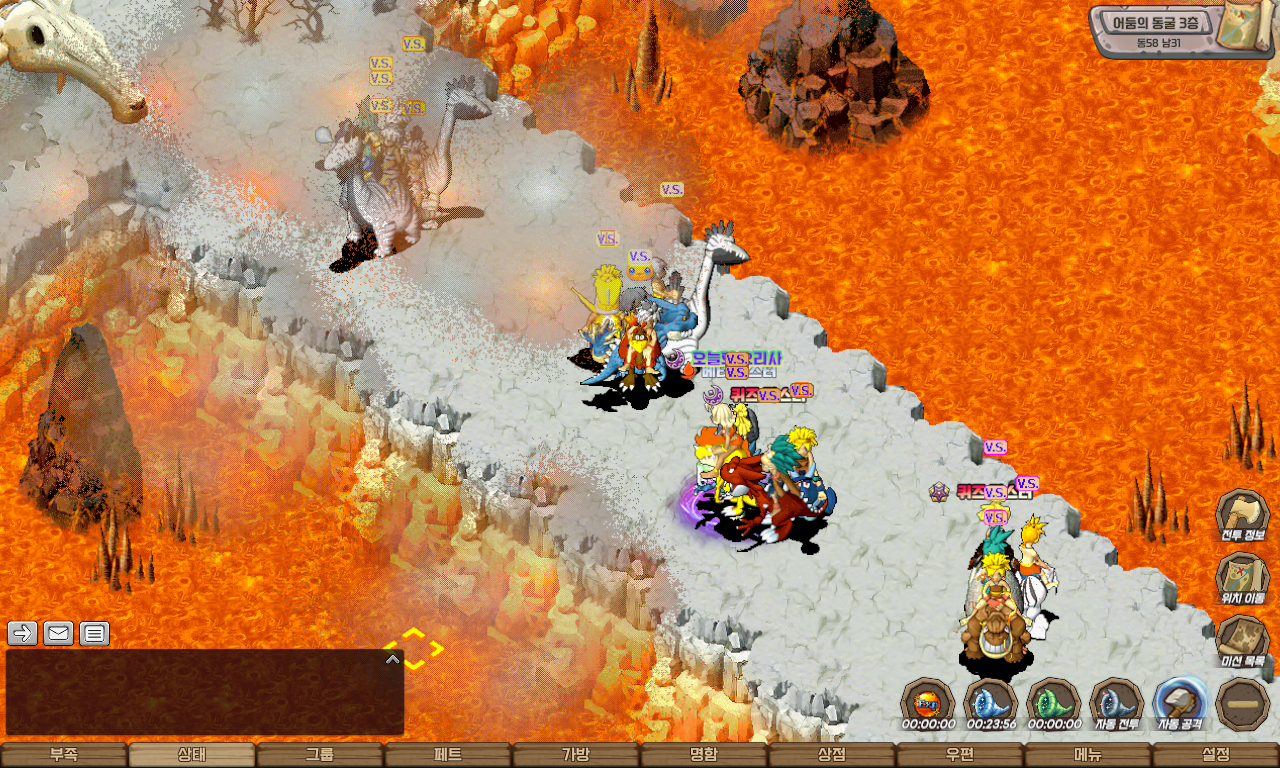This screenshot has width=1280, height=768.
Task: Open the 페트 (pet) menu
Action: click(448, 755)
